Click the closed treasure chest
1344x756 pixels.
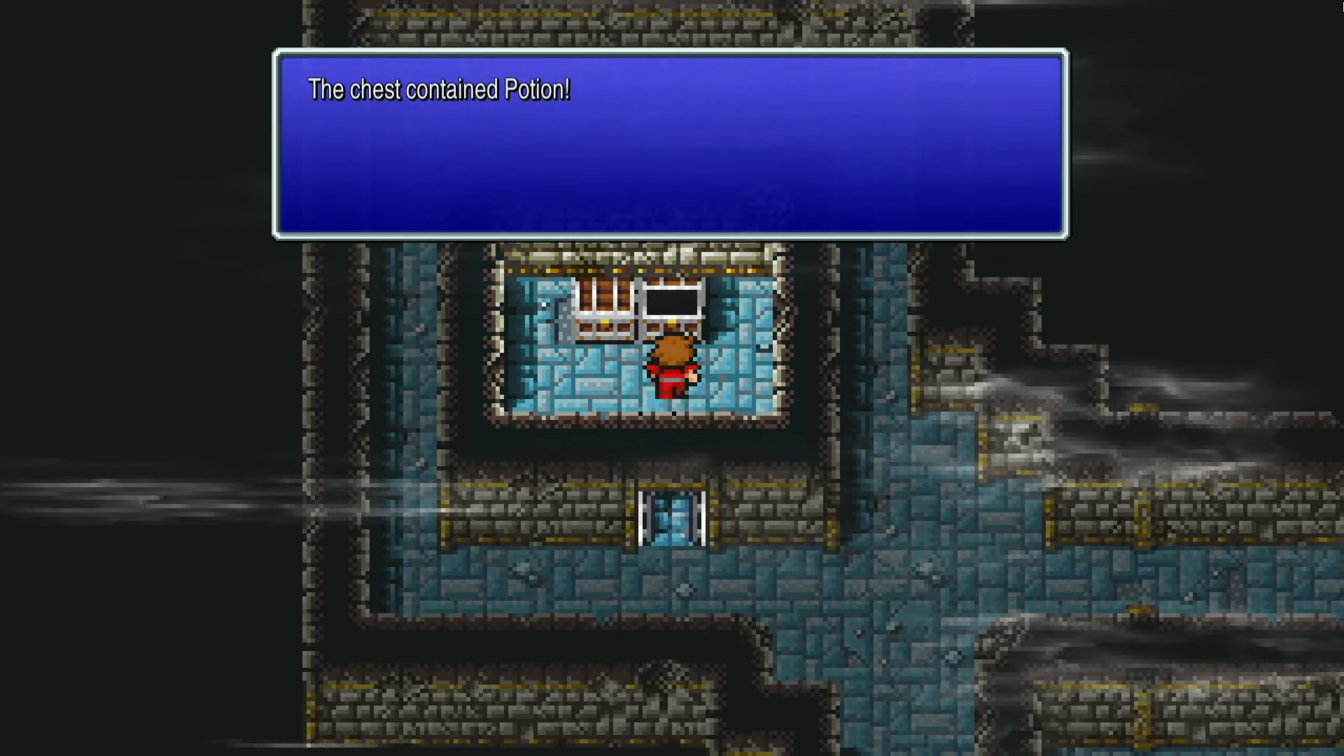click(x=605, y=305)
